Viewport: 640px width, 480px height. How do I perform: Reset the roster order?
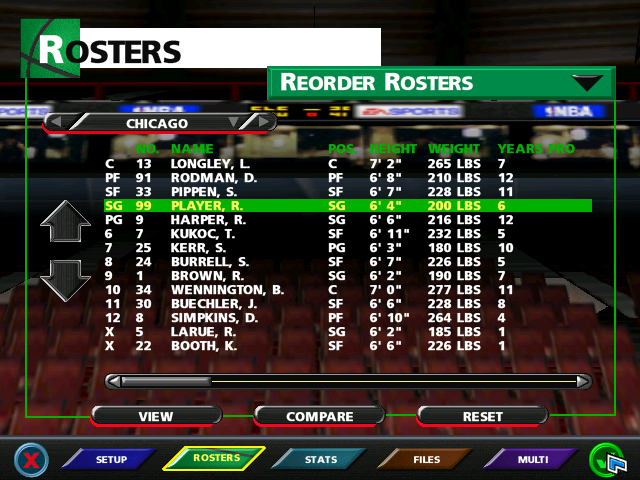482,416
